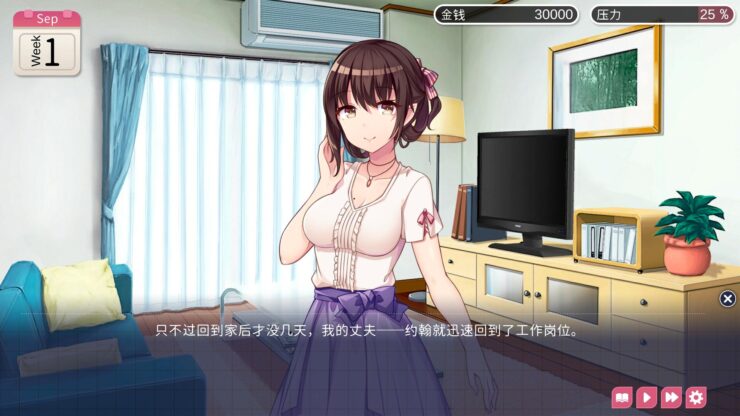The image size is (740, 416).
Task: Hide the dialogue box with the X button
Action: 728,298
